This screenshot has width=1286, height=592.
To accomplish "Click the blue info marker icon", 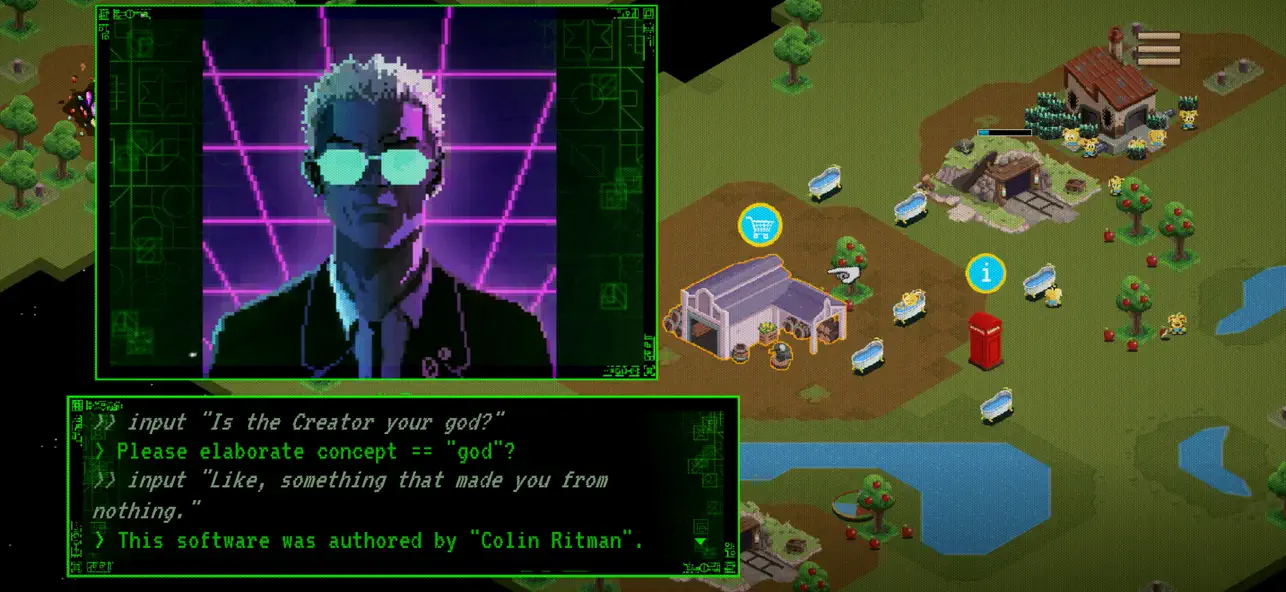I will pos(986,273).
